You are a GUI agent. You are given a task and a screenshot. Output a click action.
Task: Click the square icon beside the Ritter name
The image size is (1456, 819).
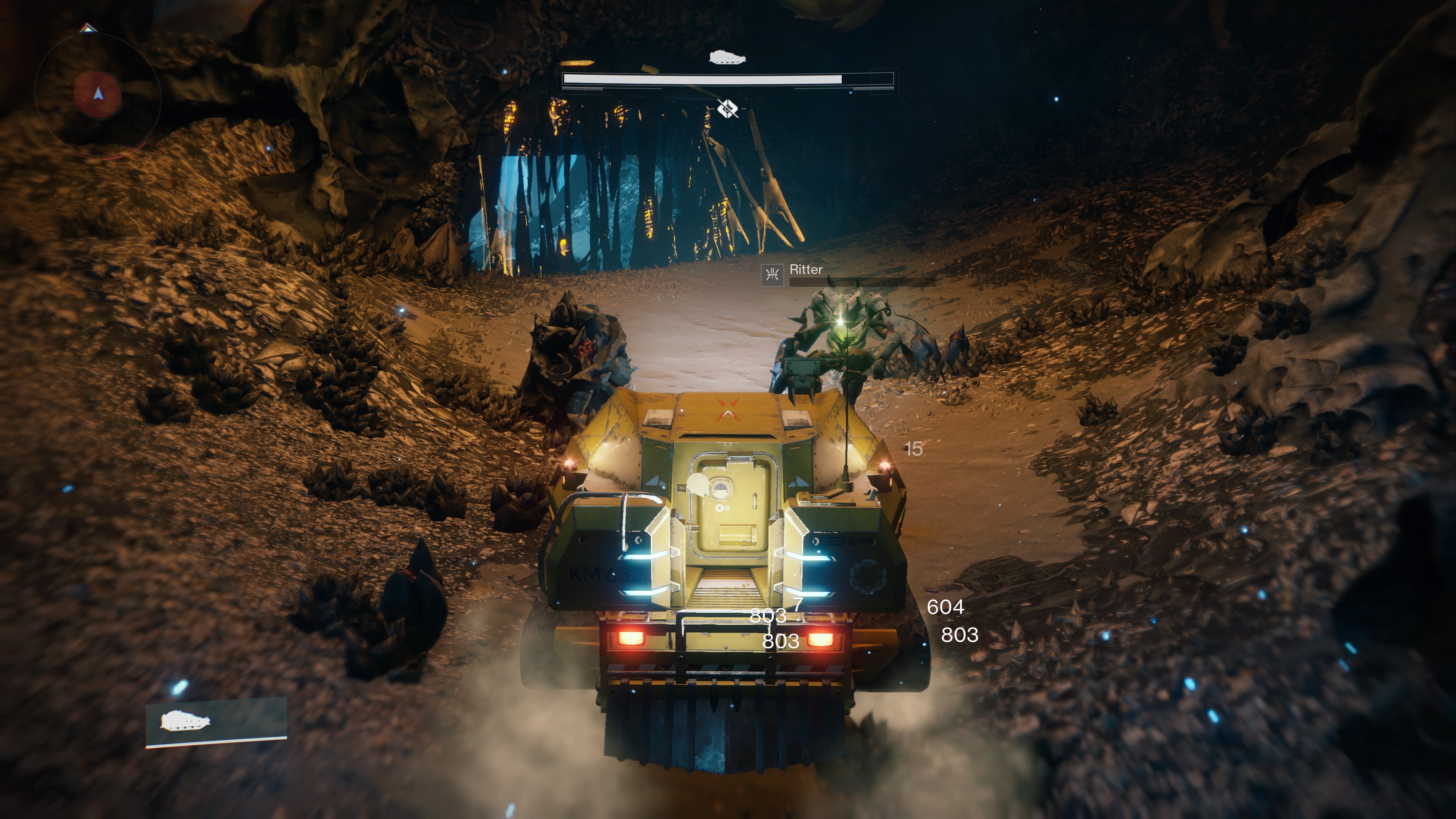click(772, 275)
